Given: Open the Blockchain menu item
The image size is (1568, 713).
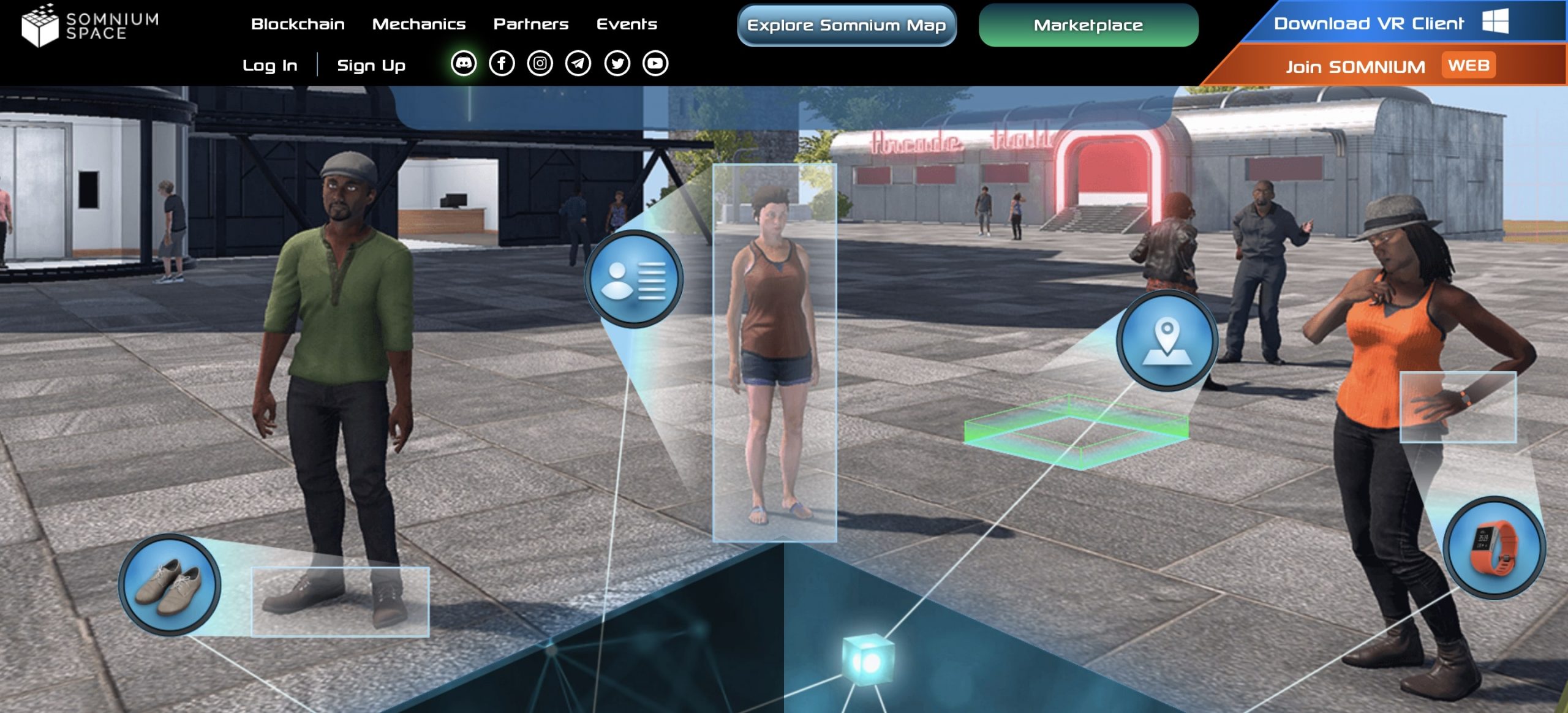Looking at the screenshot, I should tap(298, 25).
